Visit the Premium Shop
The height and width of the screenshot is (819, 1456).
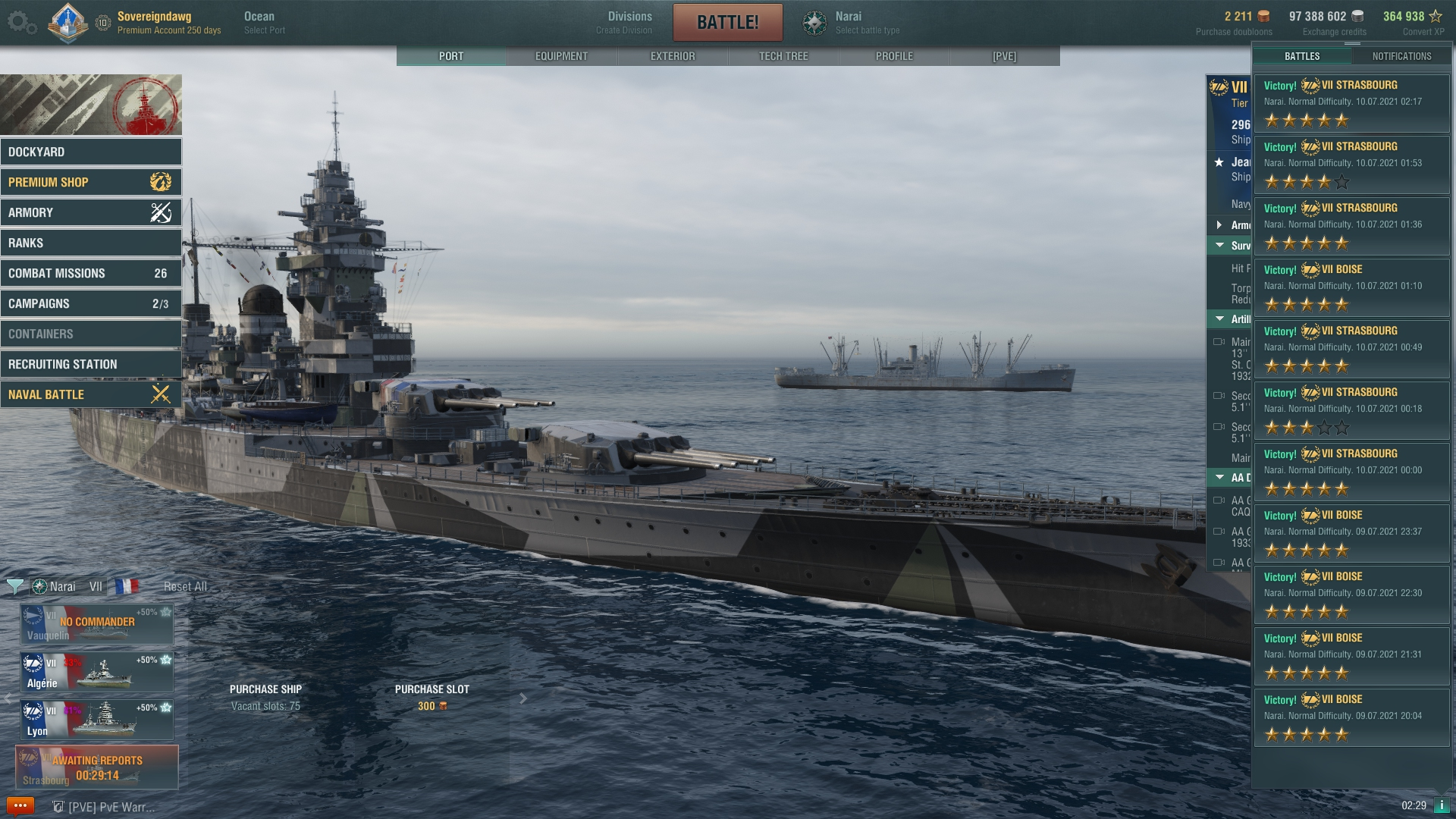point(91,182)
